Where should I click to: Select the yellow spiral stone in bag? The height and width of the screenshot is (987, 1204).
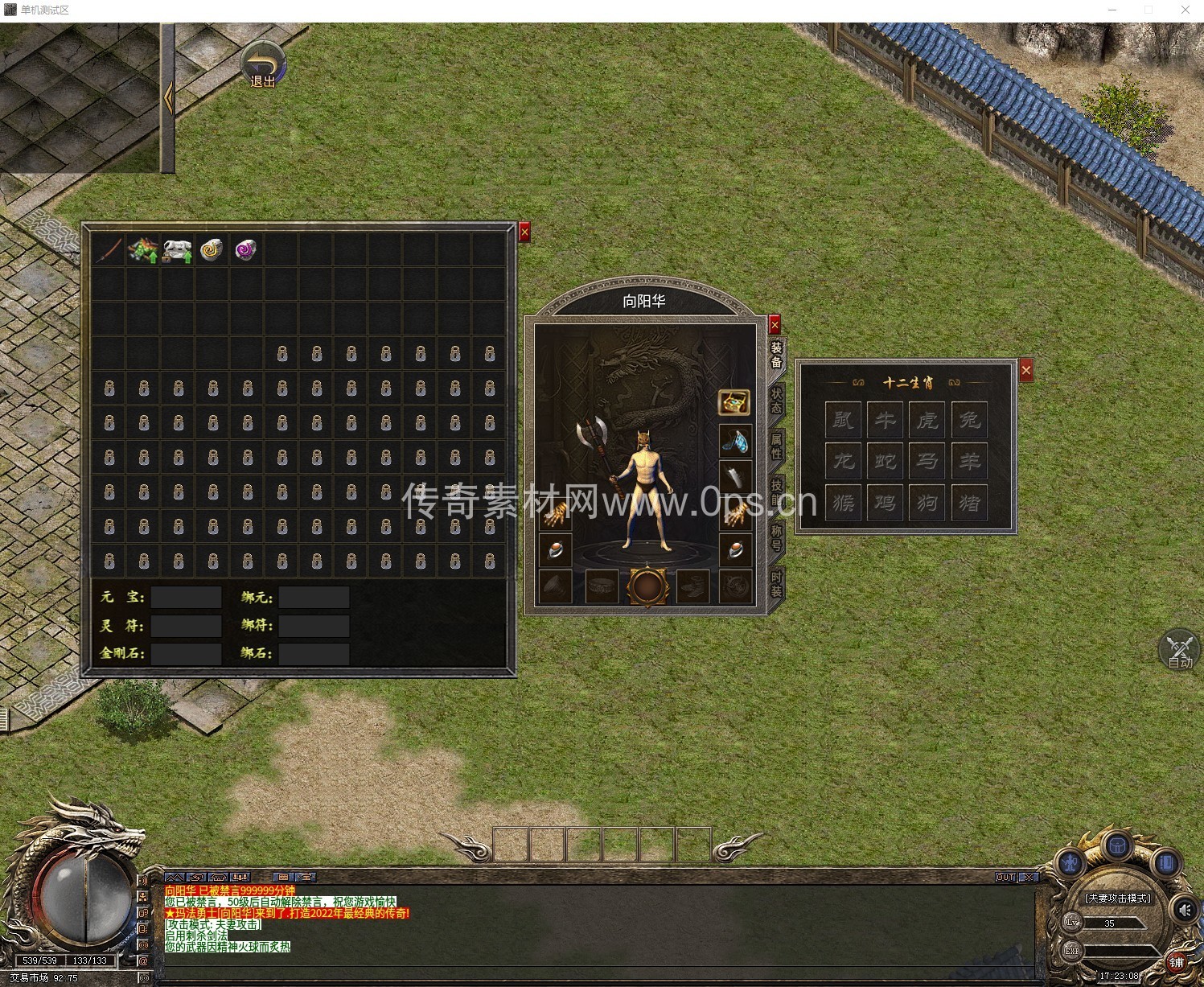tap(212, 250)
